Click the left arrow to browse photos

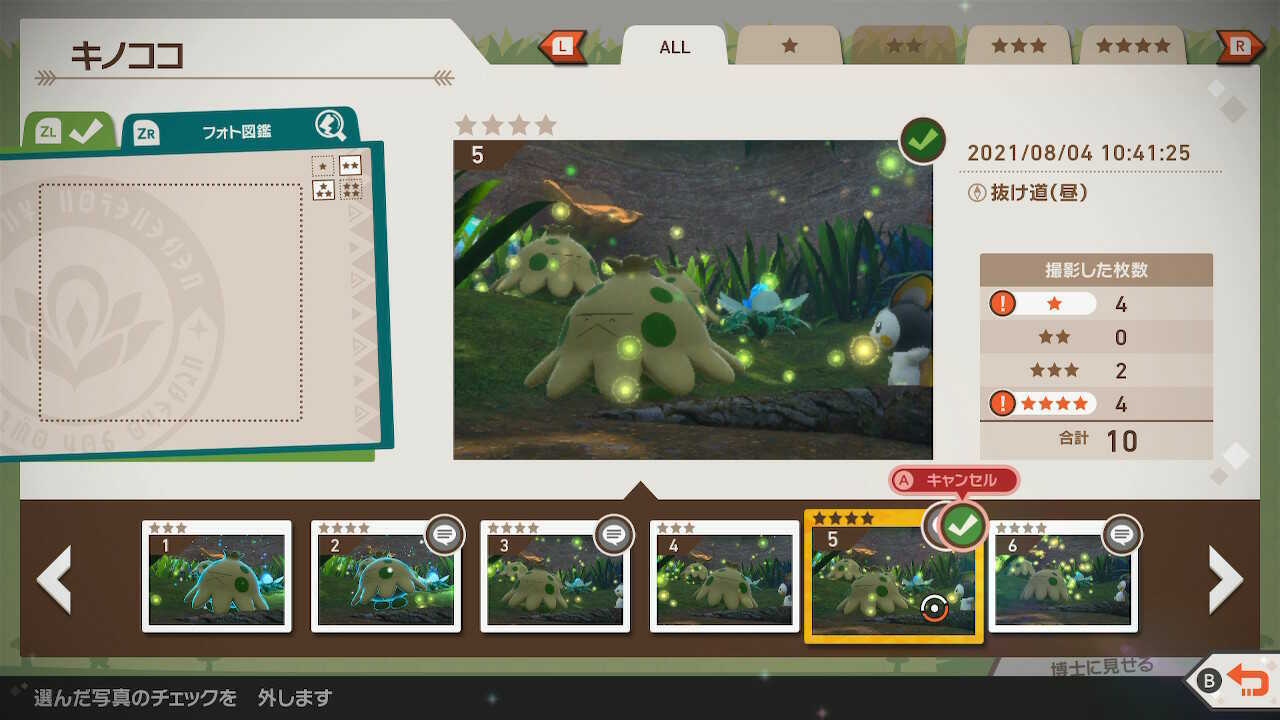point(55,578)
